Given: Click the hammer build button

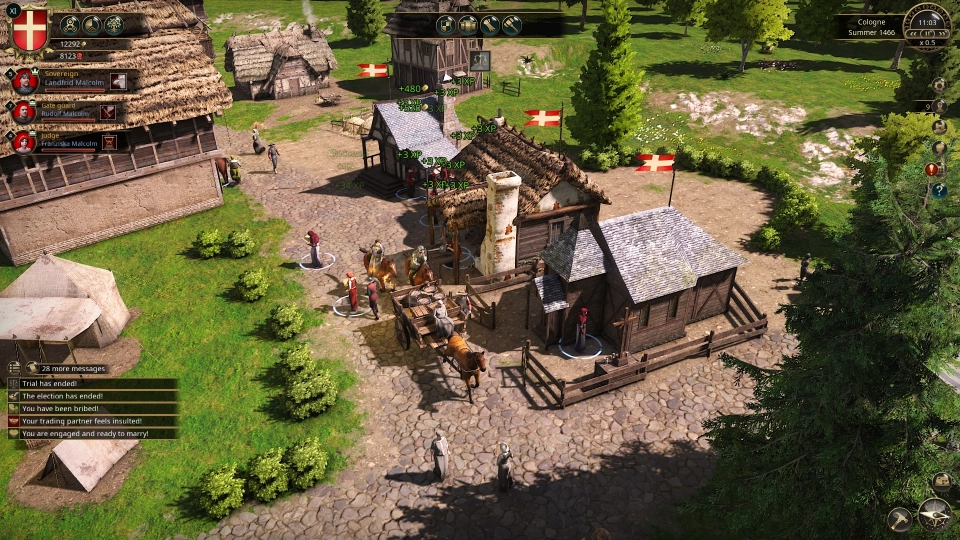Looking at the screenshot, I should point(900,518).
